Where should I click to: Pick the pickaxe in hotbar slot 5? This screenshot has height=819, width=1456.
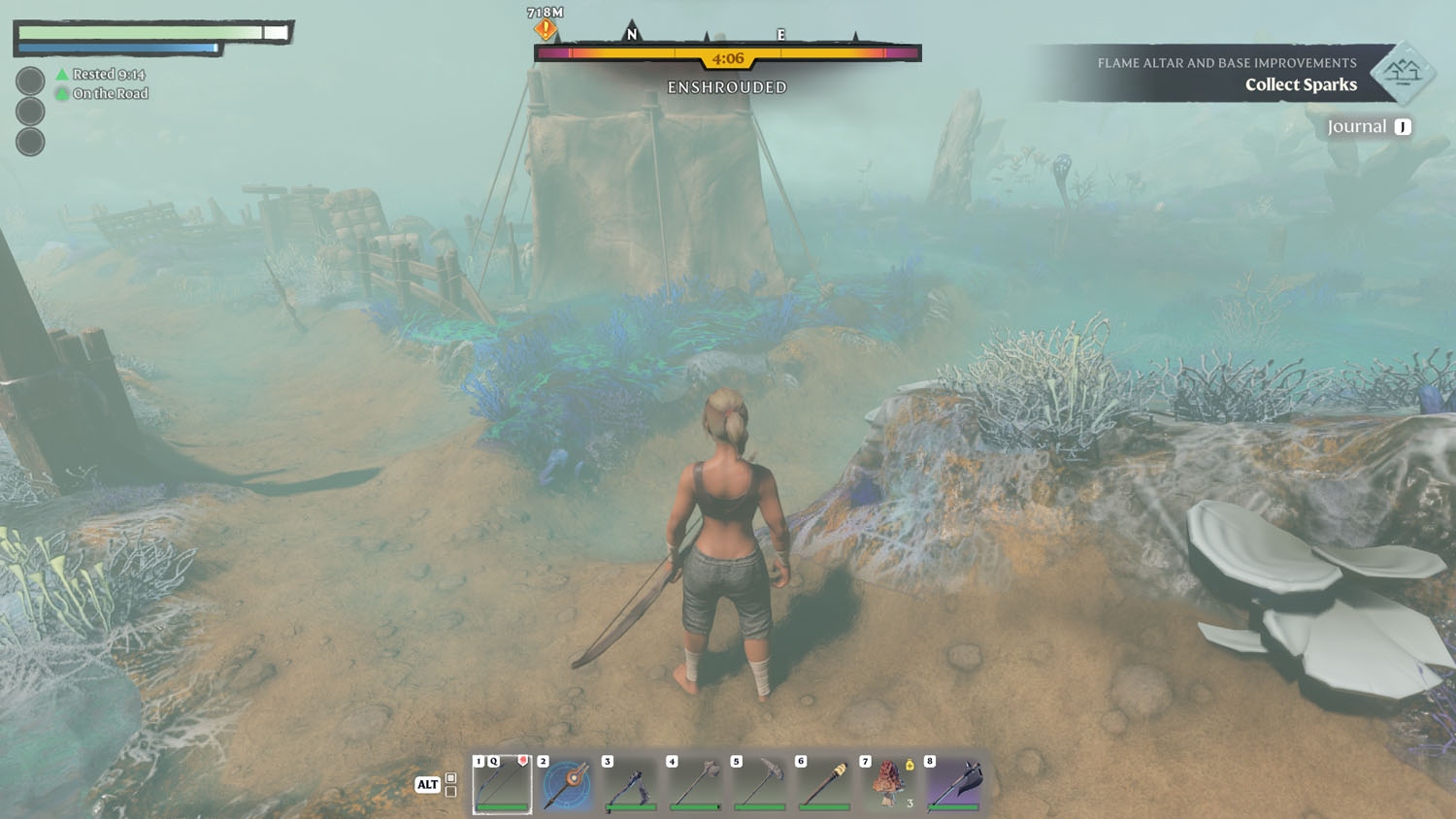tap(760, 784)
